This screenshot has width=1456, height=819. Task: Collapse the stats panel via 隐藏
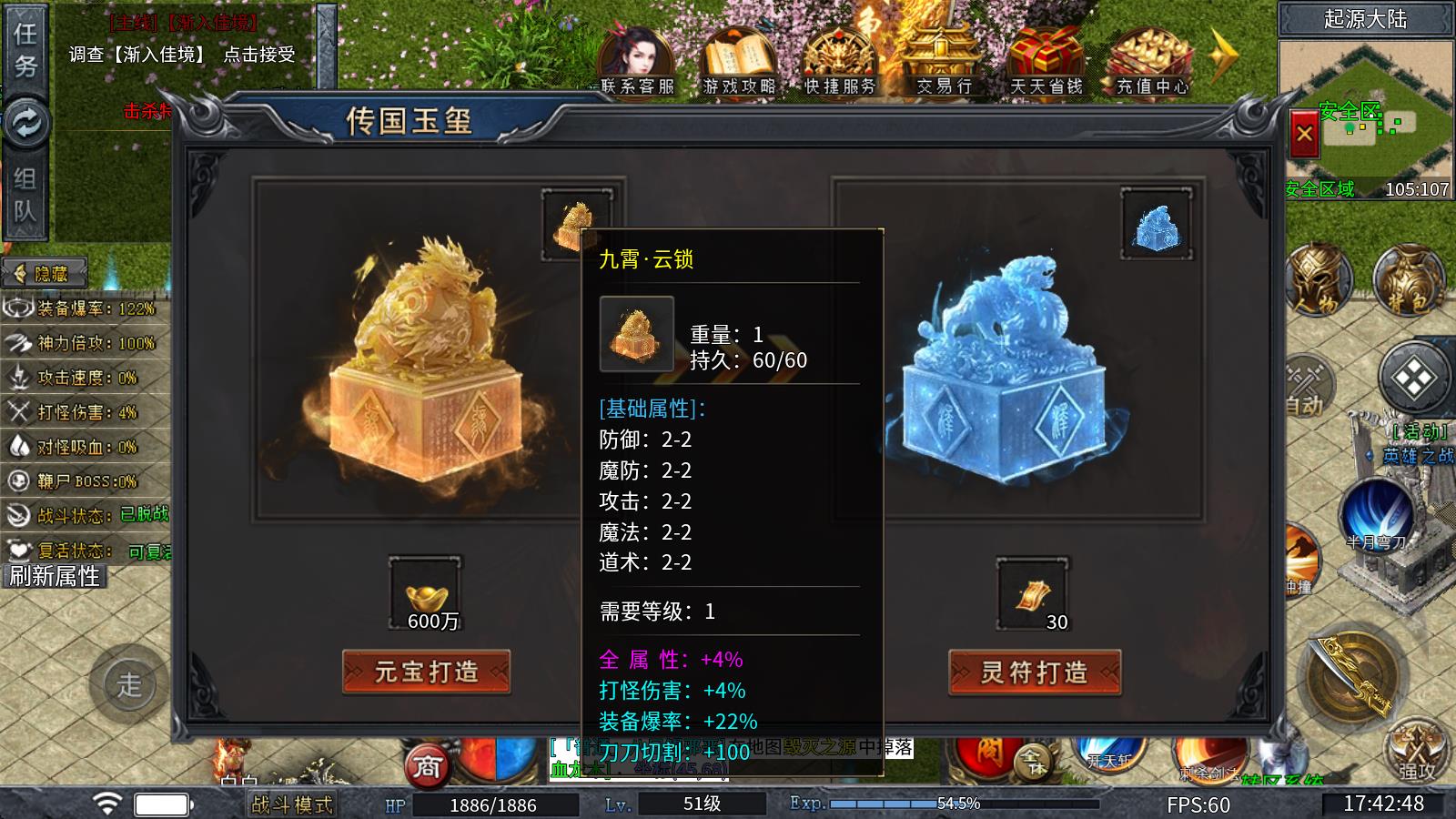(x=45, y=270)
